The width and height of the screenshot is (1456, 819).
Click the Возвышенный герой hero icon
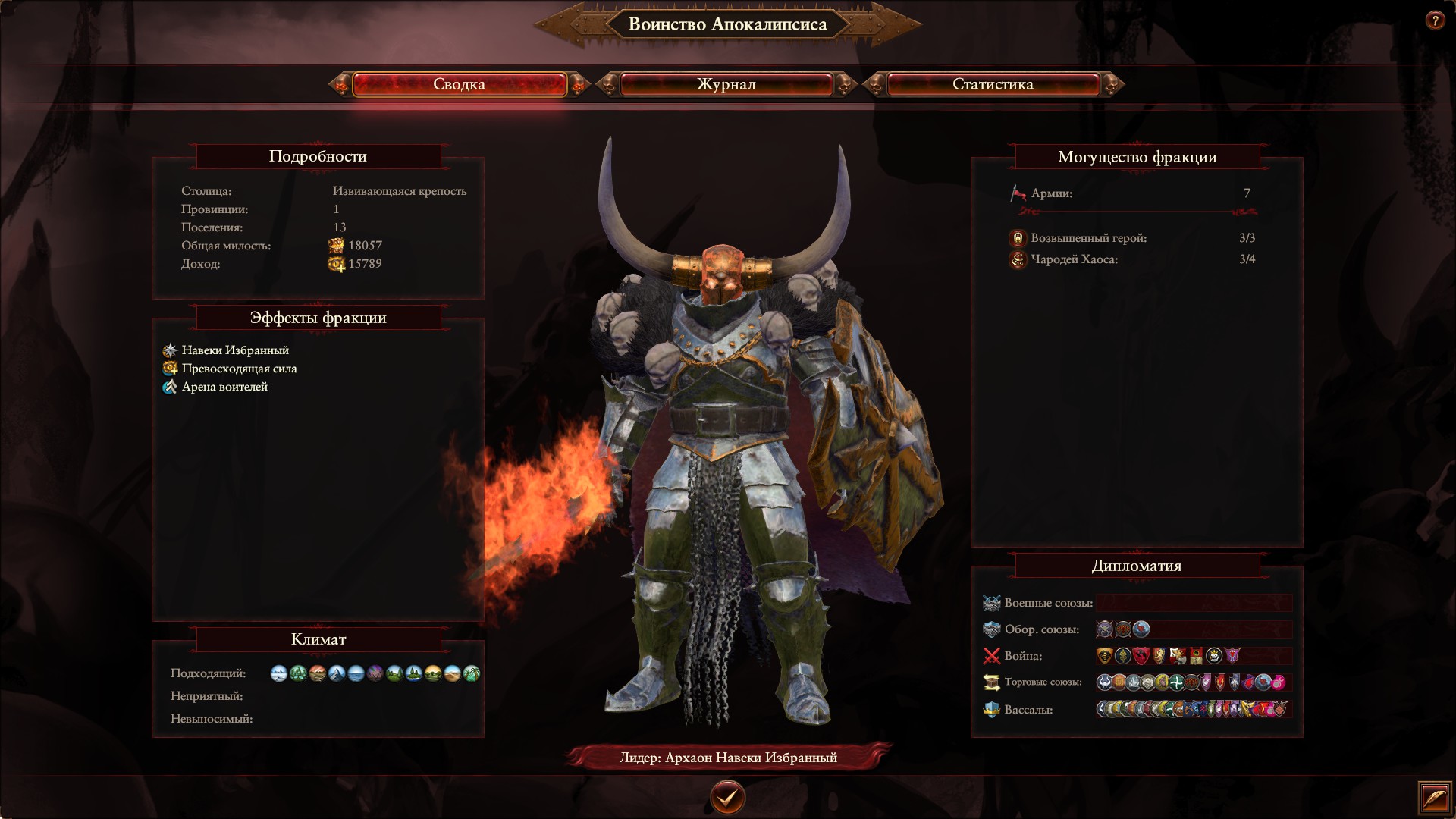(x=1018, y=238)
